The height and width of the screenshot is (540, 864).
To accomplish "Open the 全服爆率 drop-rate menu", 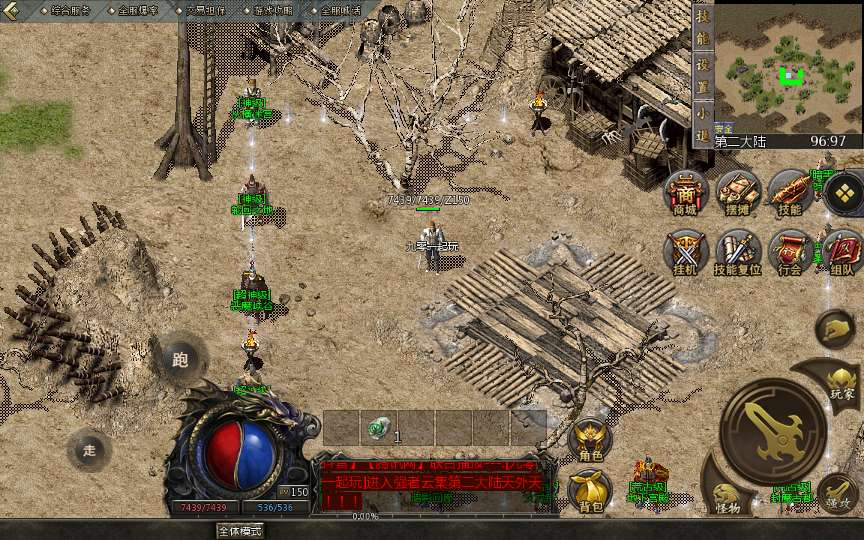I will [x=138, y=10].
